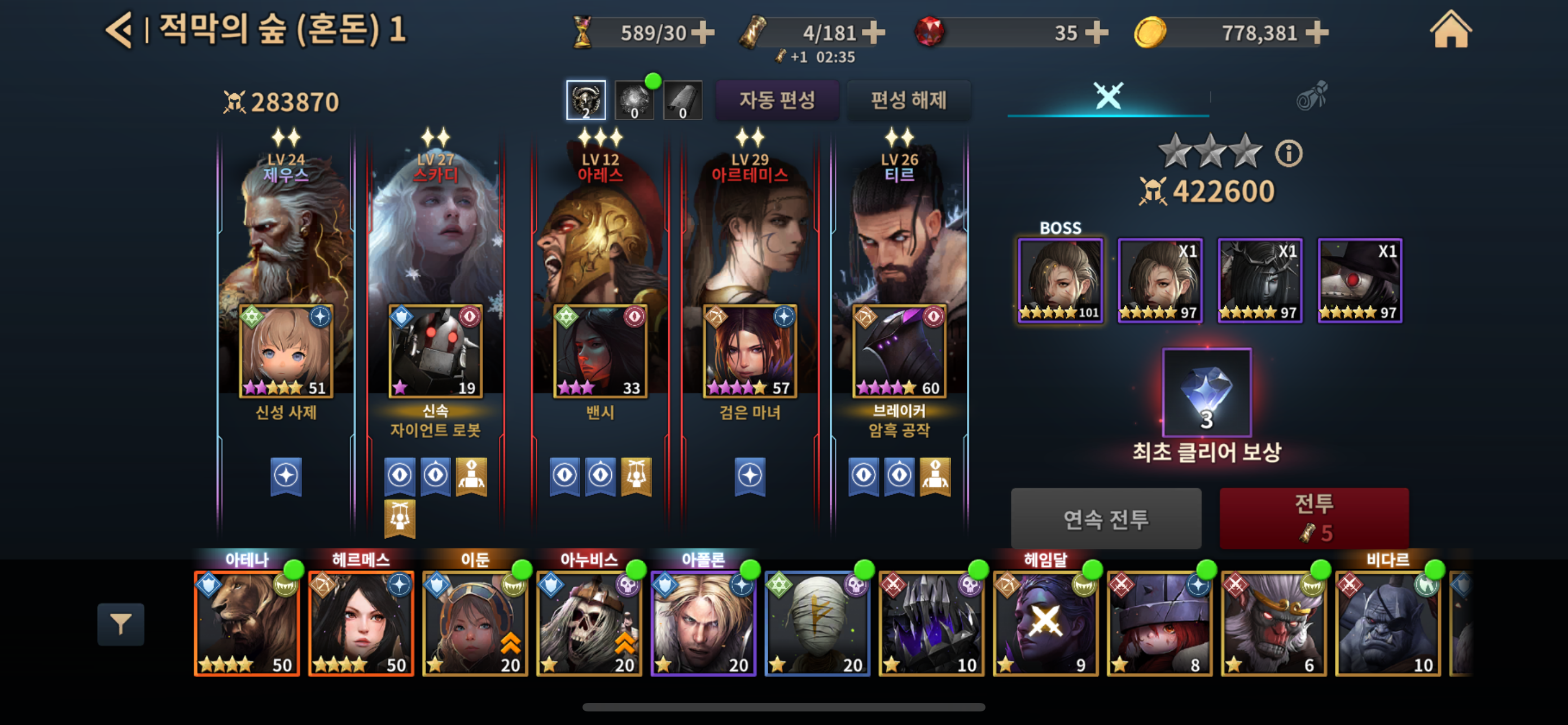Add more gold coins
The height and width of the screenshot is (725, 1568).
click(x=1317, y=33)
